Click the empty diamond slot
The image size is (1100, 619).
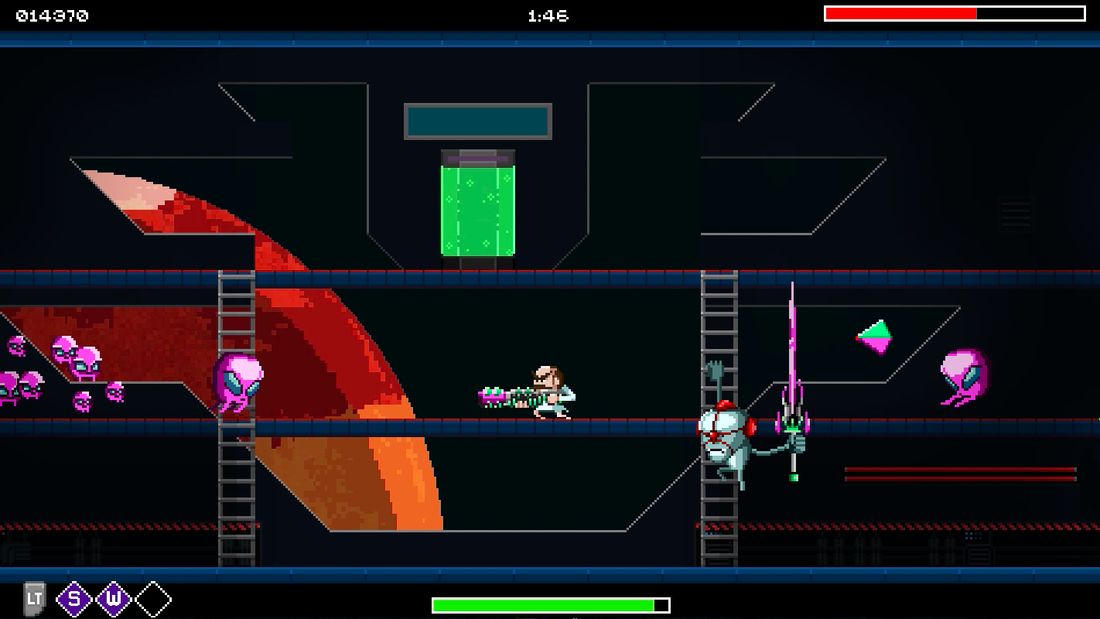pyautogui.click(x=153, y=599)
